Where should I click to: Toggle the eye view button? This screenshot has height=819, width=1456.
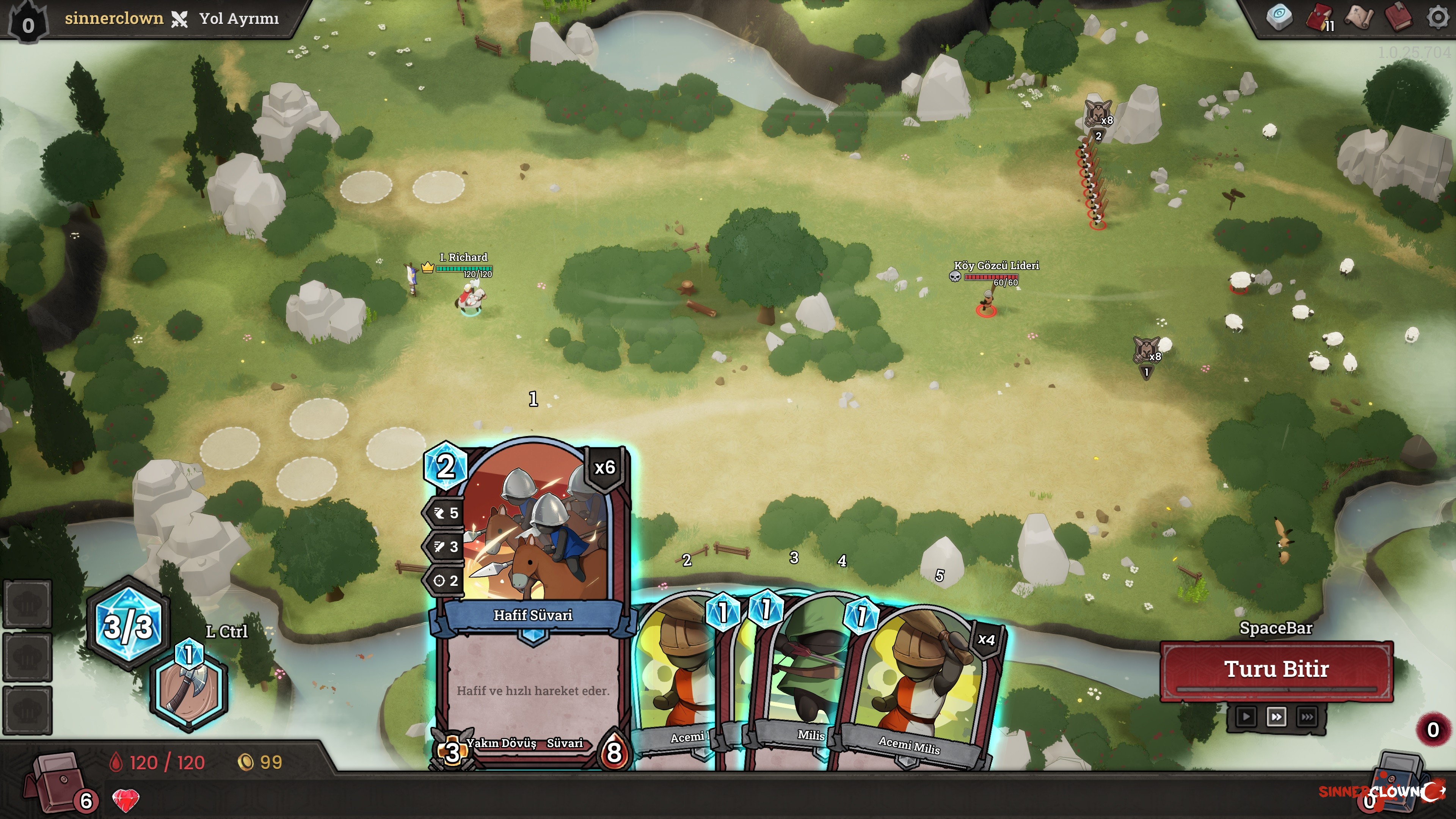1279,17
